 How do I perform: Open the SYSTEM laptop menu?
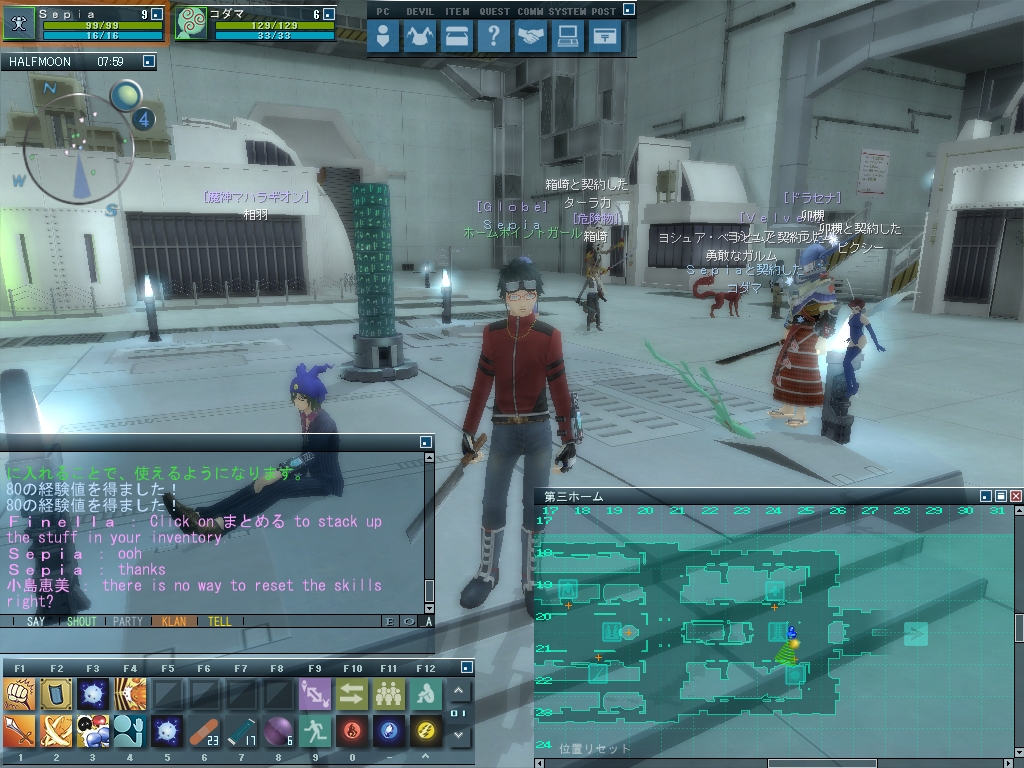[567, 37]
